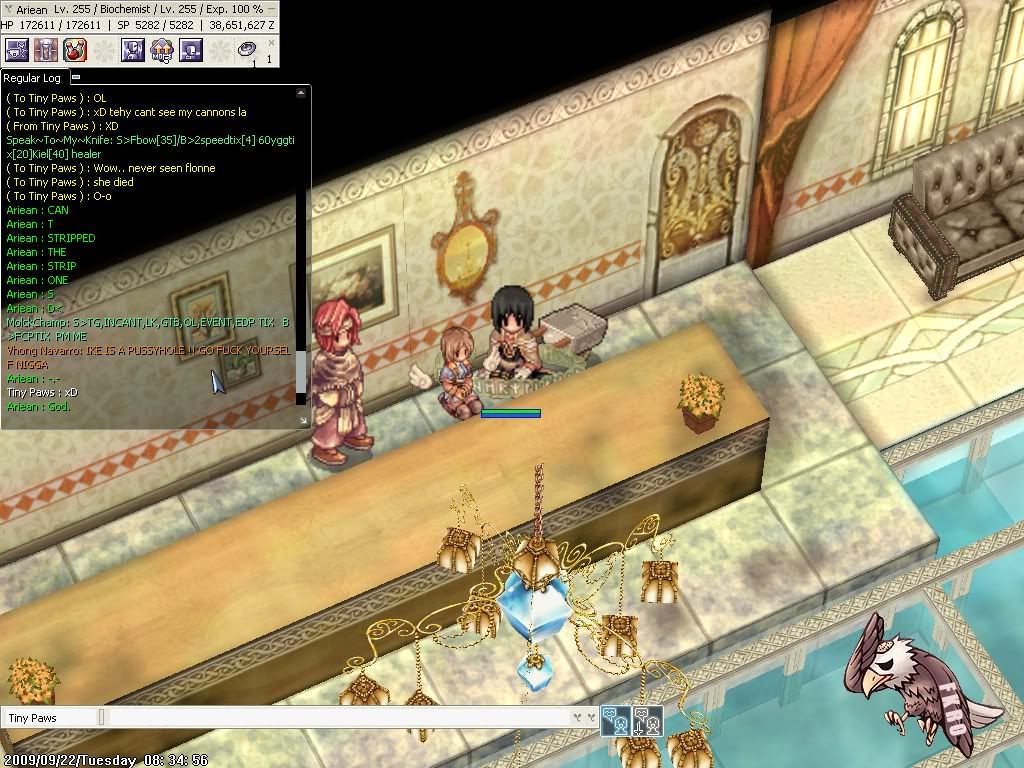Use the red potion bottles hotkey skill
The height and width of the screenshot is (768, 1024).
tap(75, 49)
